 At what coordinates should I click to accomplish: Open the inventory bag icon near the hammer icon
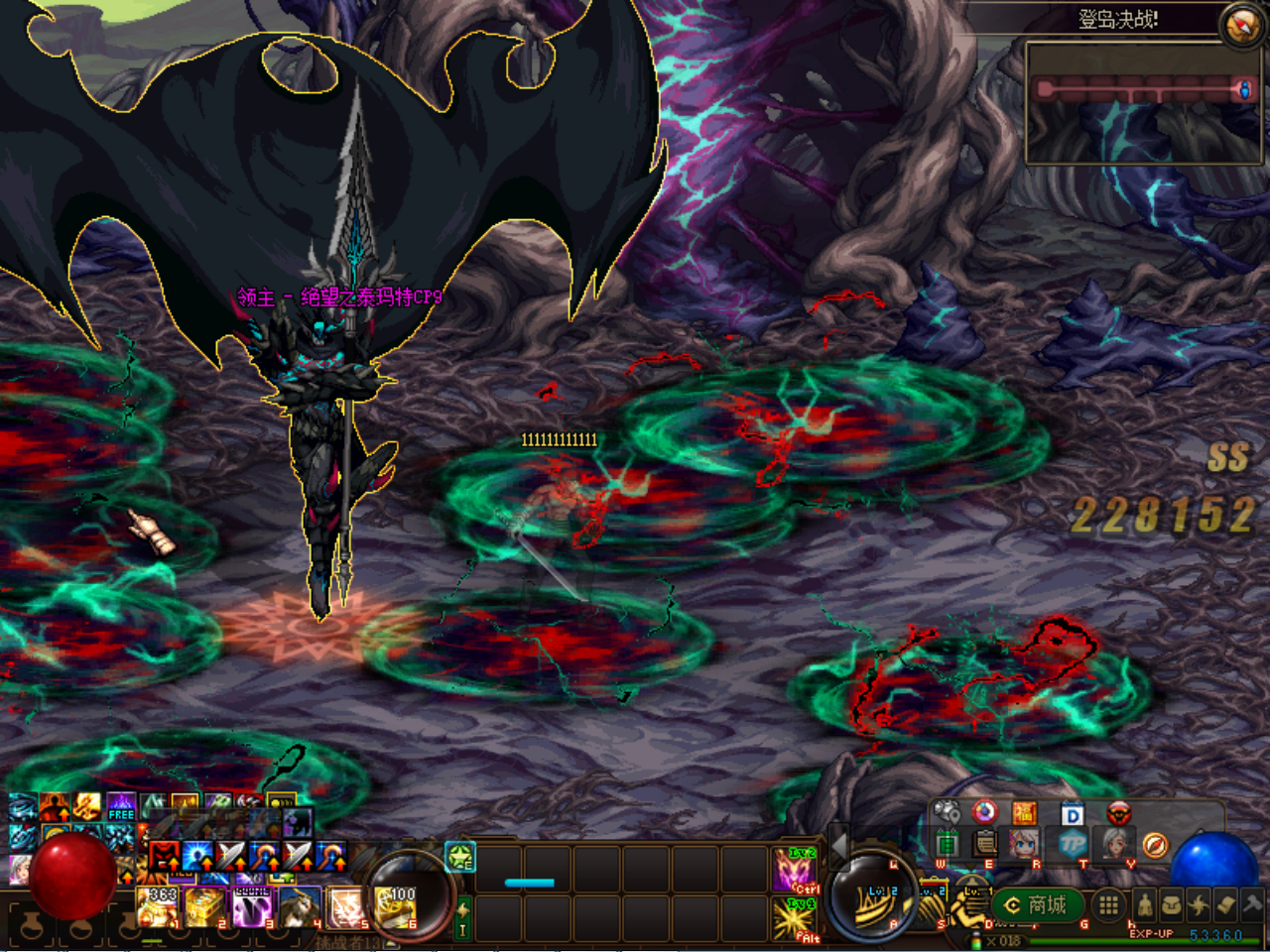tap(1172, 905)
